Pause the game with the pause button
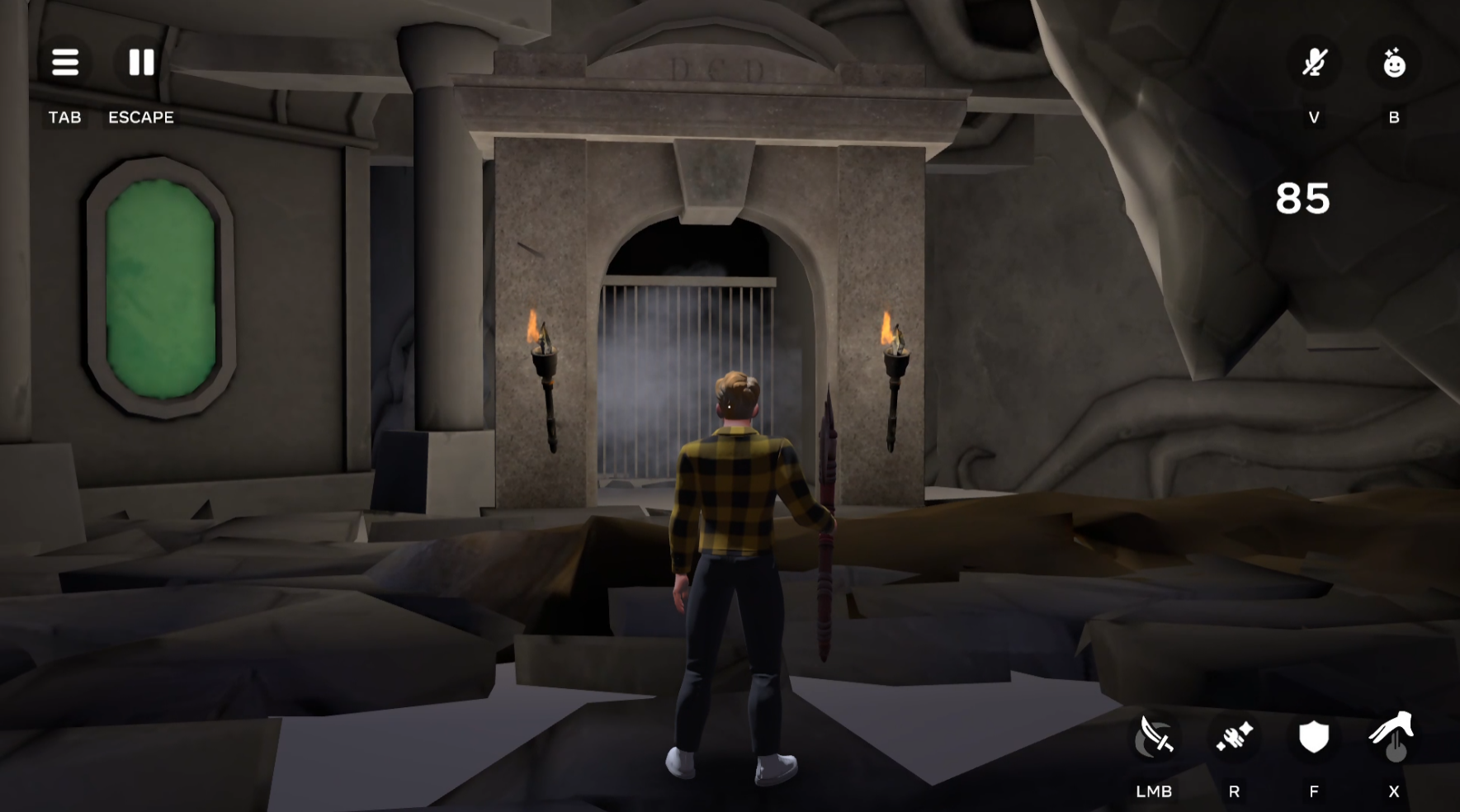 click(x=141, y=63)
